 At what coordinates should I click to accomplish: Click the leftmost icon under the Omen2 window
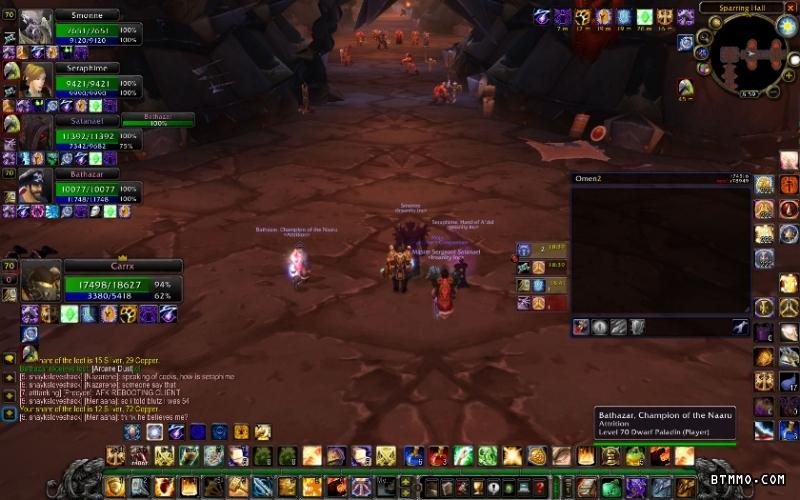581,327
